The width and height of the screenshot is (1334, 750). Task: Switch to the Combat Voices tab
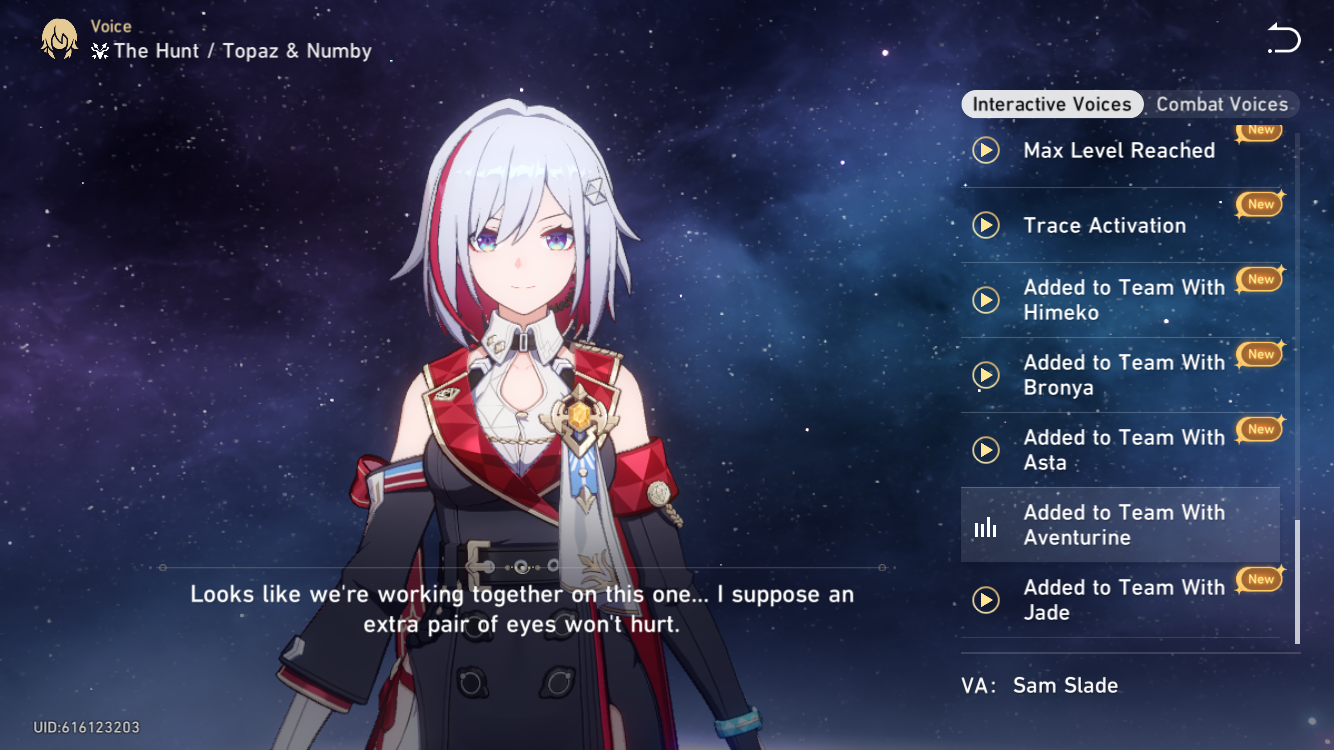point(1221,104)
